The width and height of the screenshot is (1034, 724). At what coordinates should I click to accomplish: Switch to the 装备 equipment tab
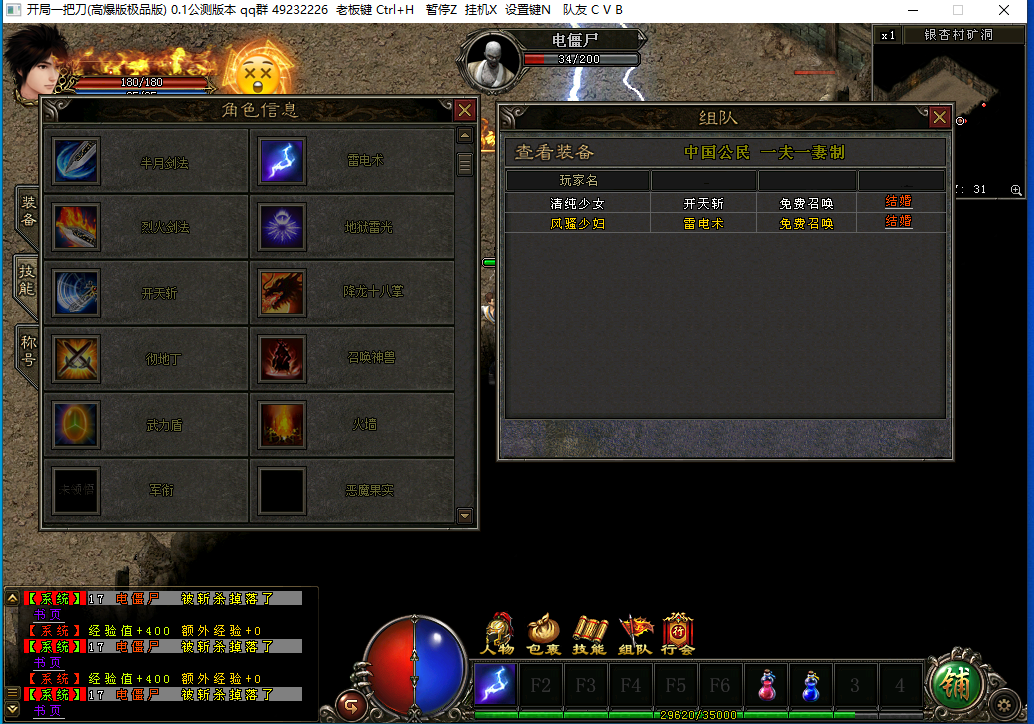click(28, 209)
